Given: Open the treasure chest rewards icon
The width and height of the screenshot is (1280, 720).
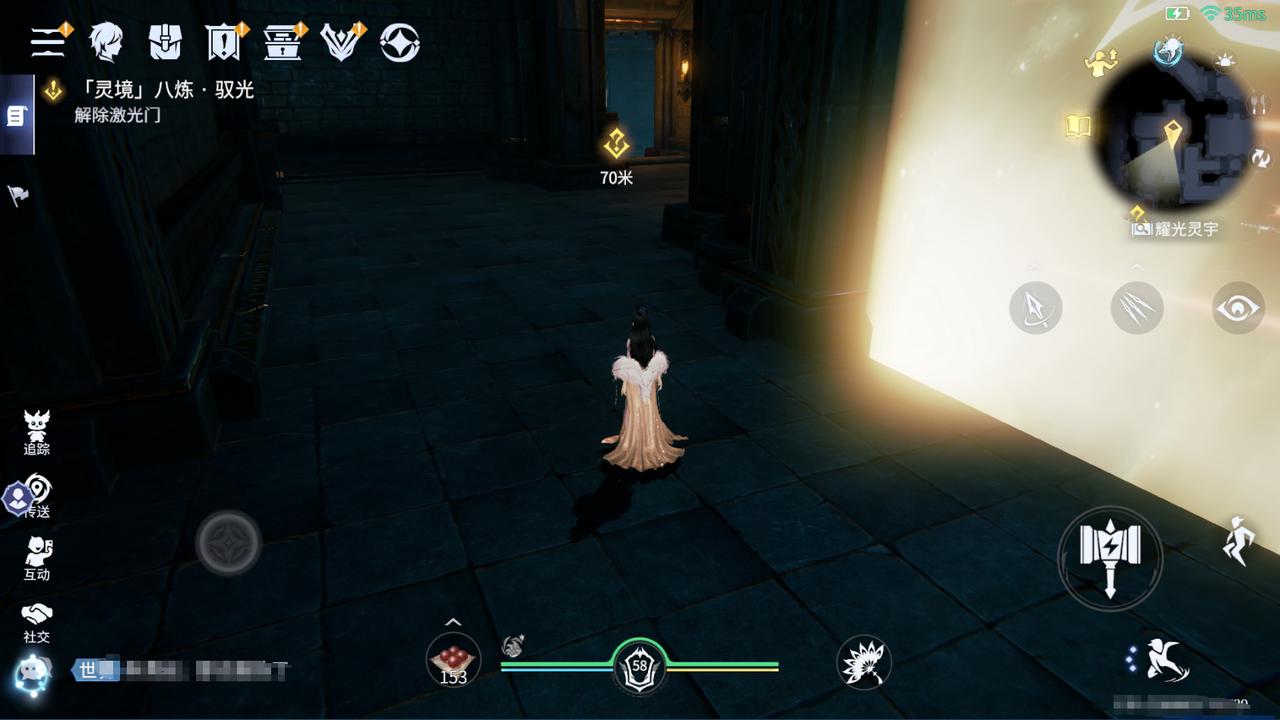Looking at the screenshot, I should (282, 42).
